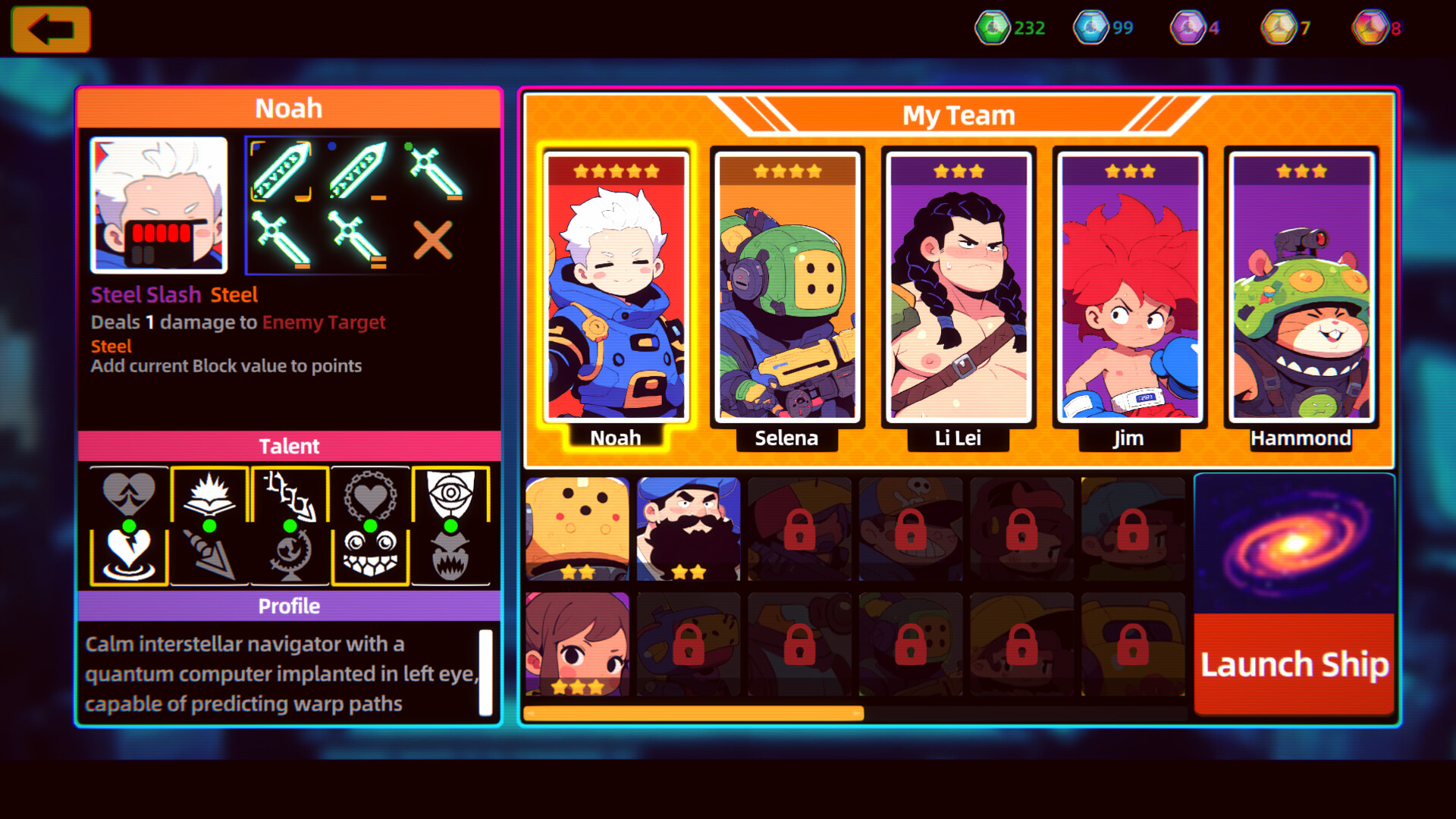Select the bearded captain two-star character

pos(687,527)
